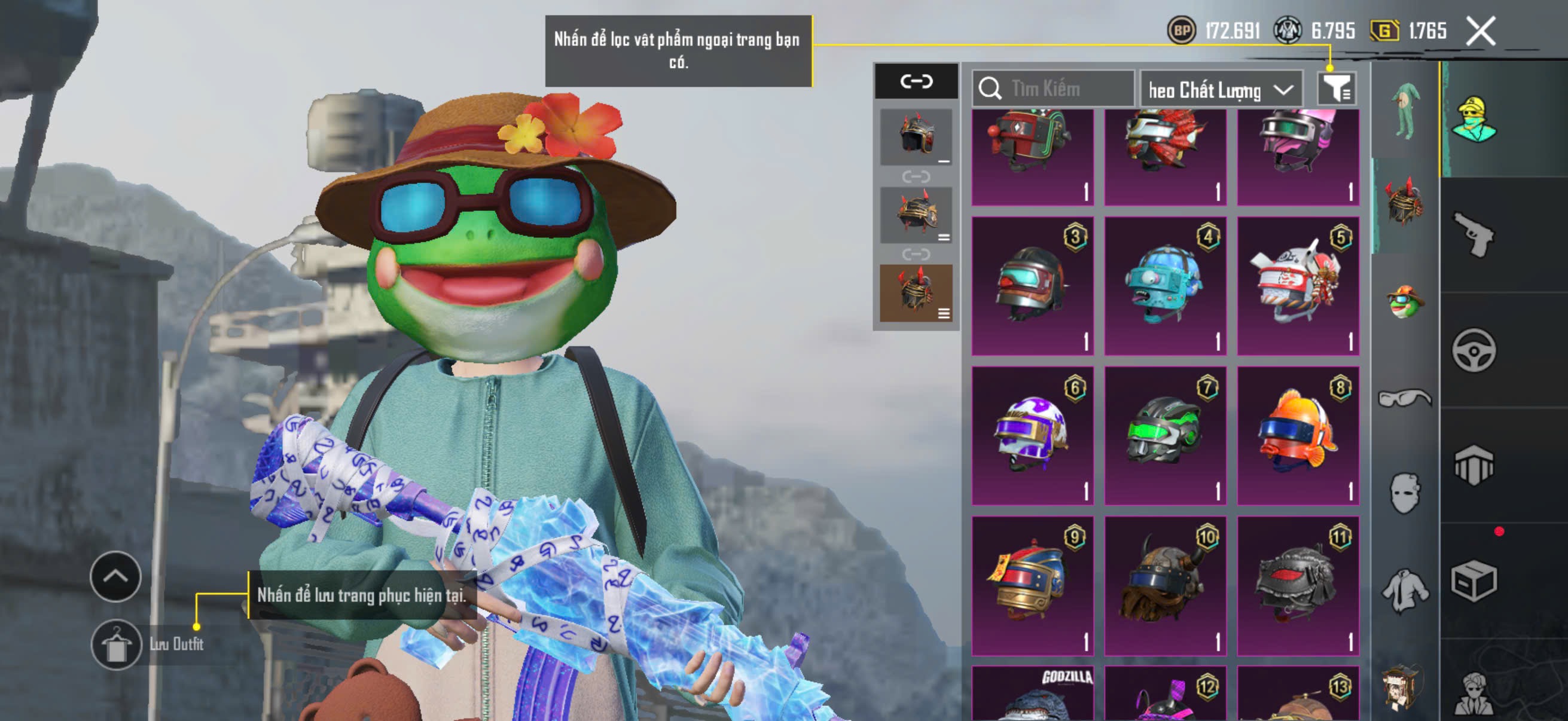This screenshot has width=1568, height=721.
Task: Equip the purple and white helmet numbered 6
Action: point(1032,435)
